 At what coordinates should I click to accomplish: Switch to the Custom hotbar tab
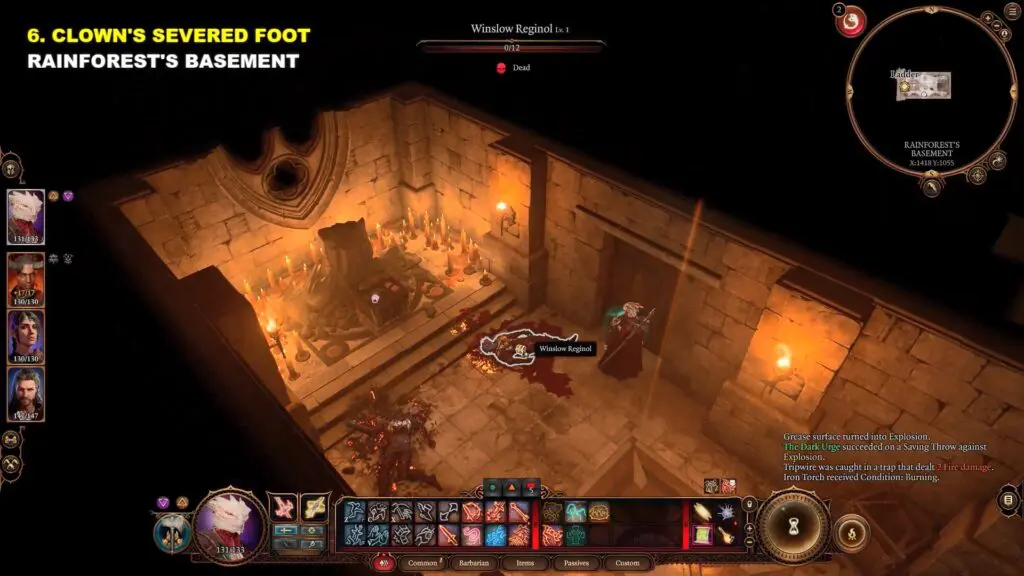627,563
